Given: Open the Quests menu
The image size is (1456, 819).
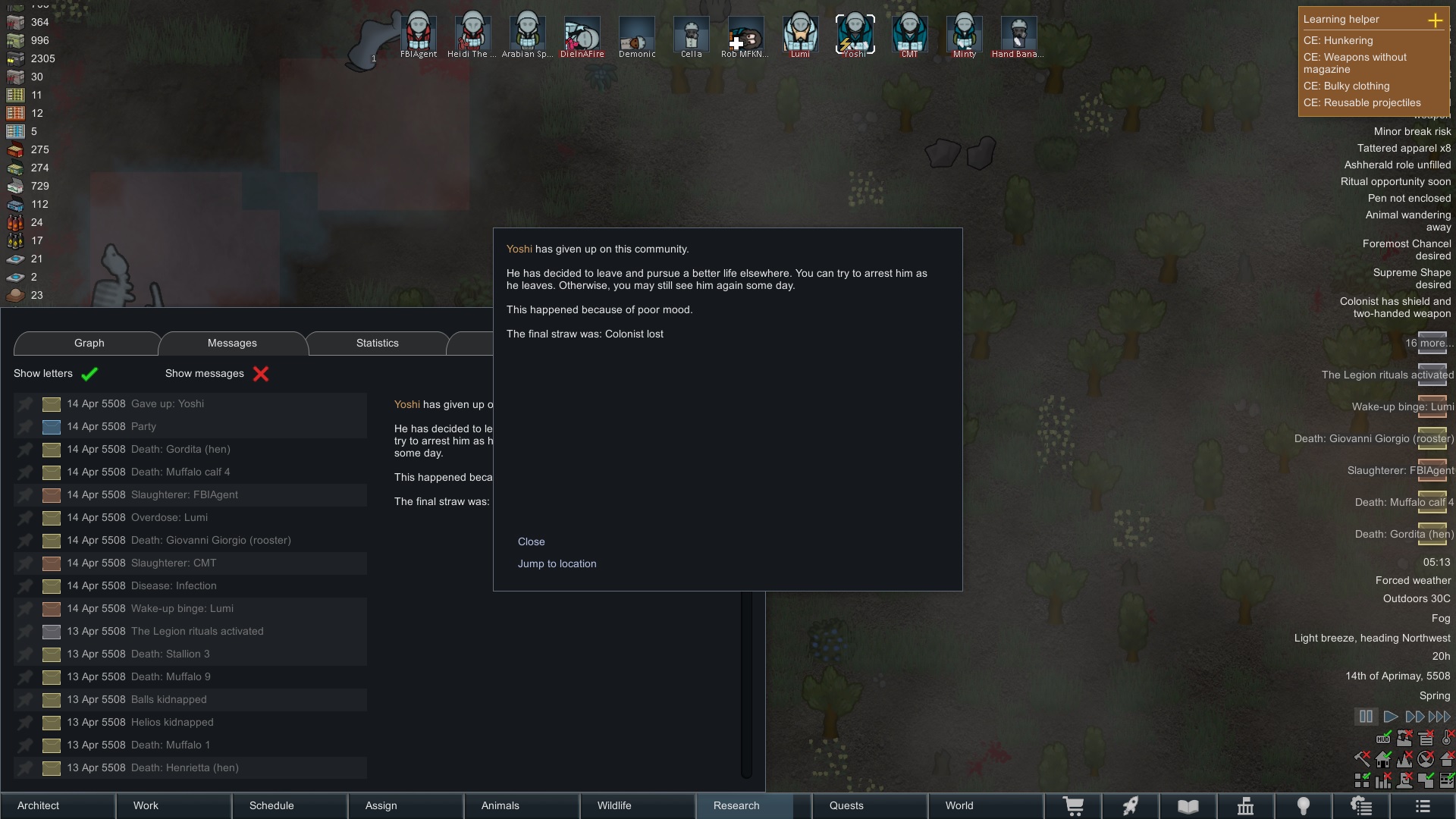Looking at the screenshot, I should (x=846, y=805).
